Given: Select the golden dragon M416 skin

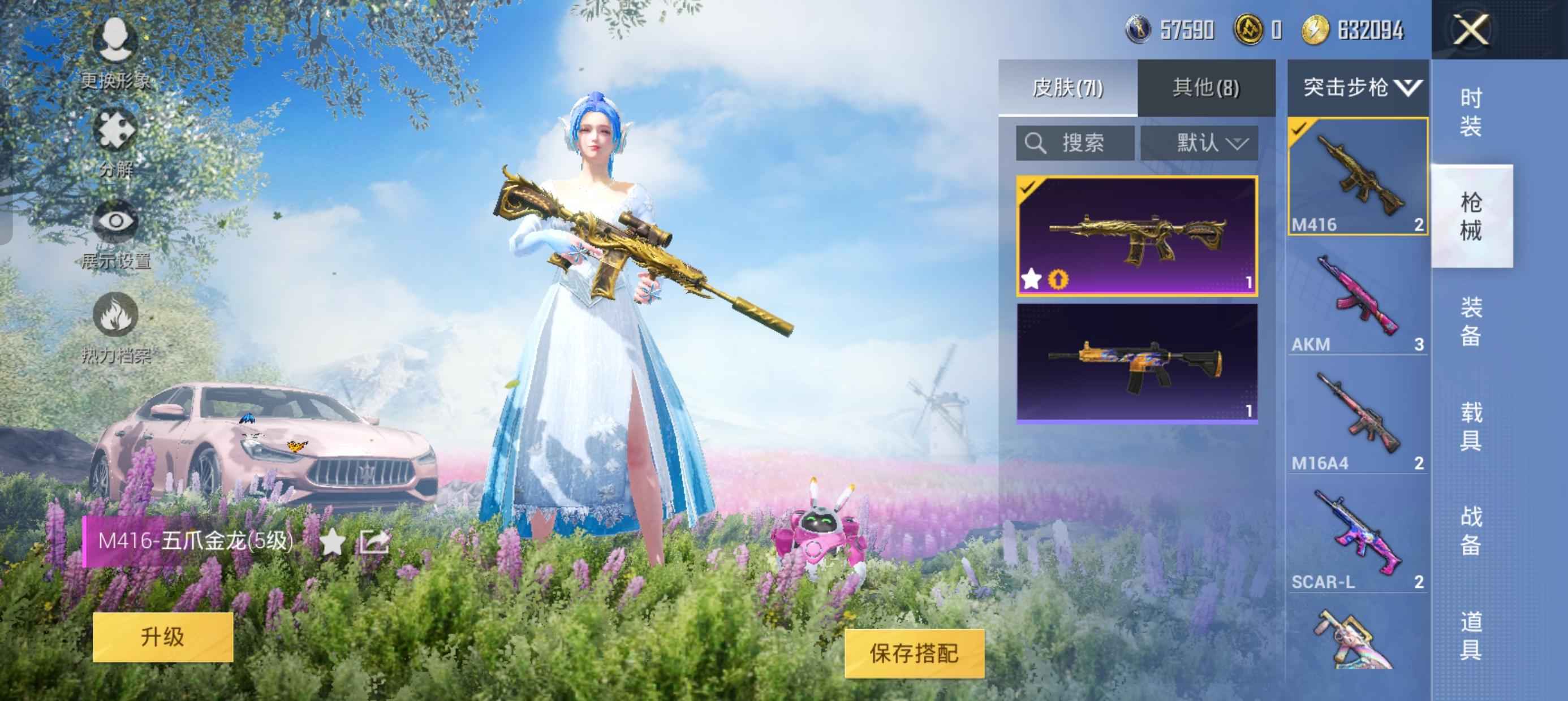Looking at the screenshot, I should coord(1137,236).
